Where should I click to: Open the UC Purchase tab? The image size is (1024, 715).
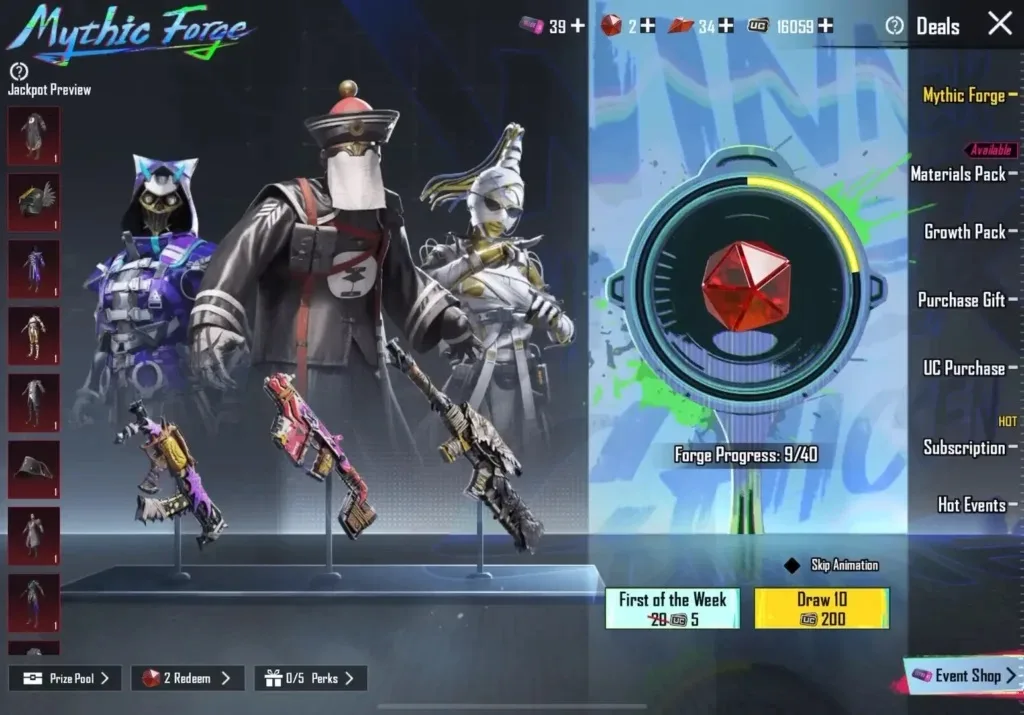tap(963, 368)
